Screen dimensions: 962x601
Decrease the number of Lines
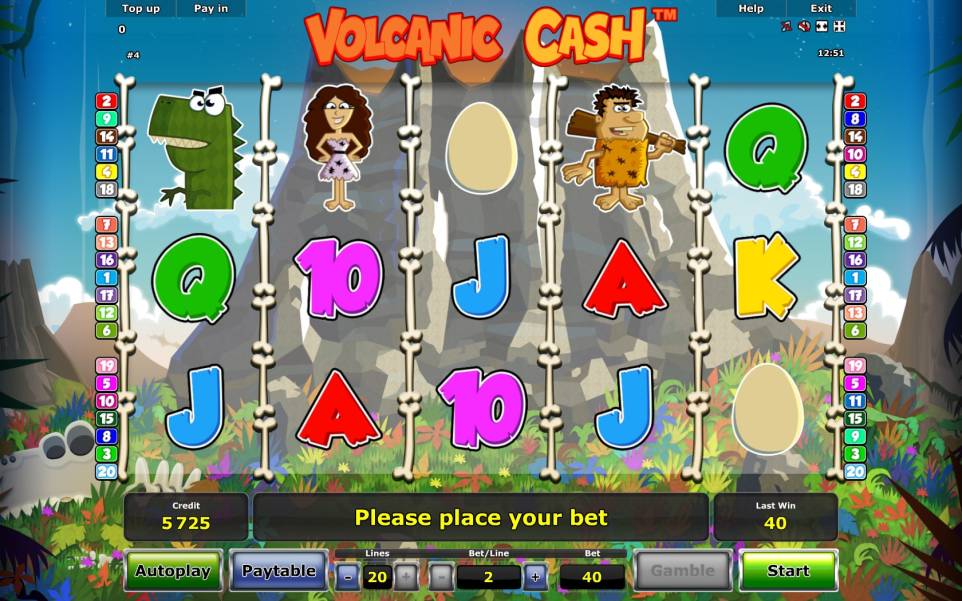(x=347, y=576)
